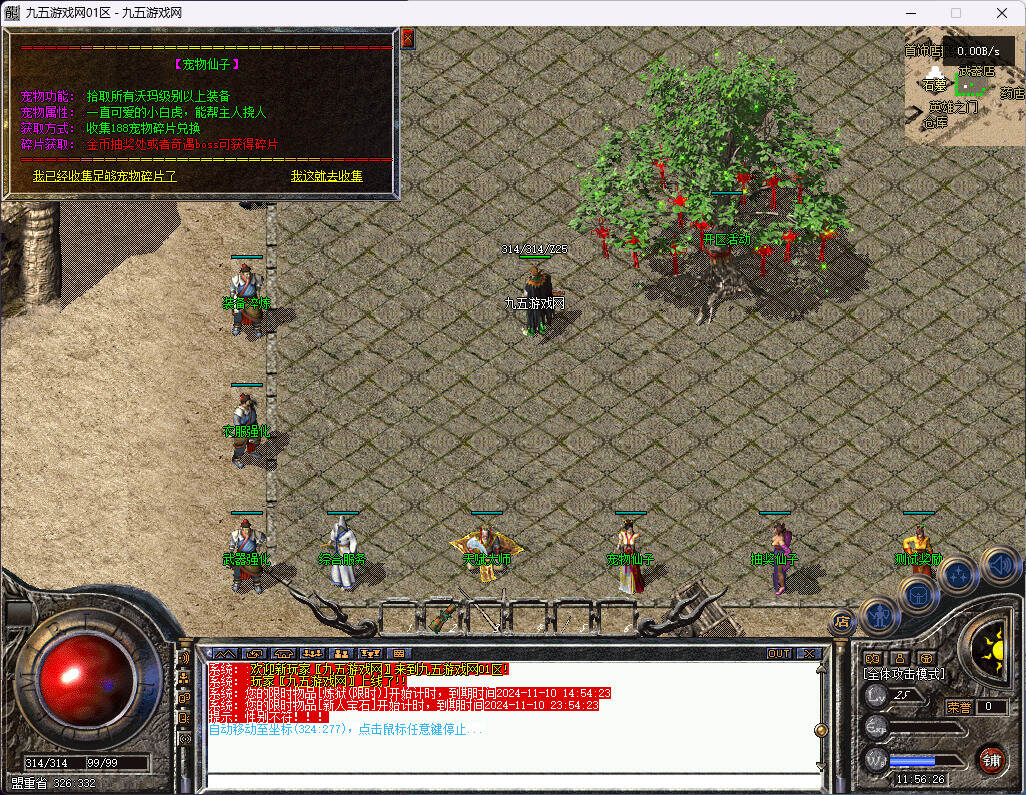
Task: Toggle the 全体攻击模式 attack mode label
Action: (x=904, y=674)
